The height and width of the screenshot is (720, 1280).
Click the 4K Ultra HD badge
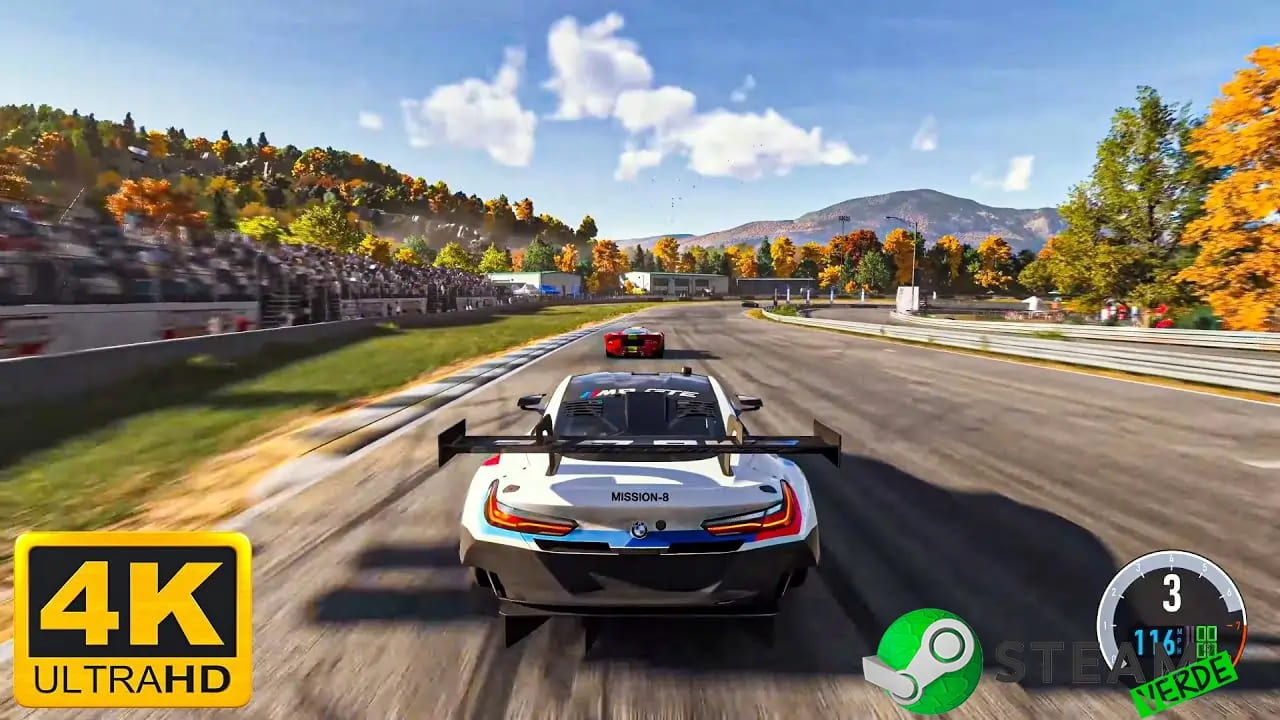click(x=132, y=619)
